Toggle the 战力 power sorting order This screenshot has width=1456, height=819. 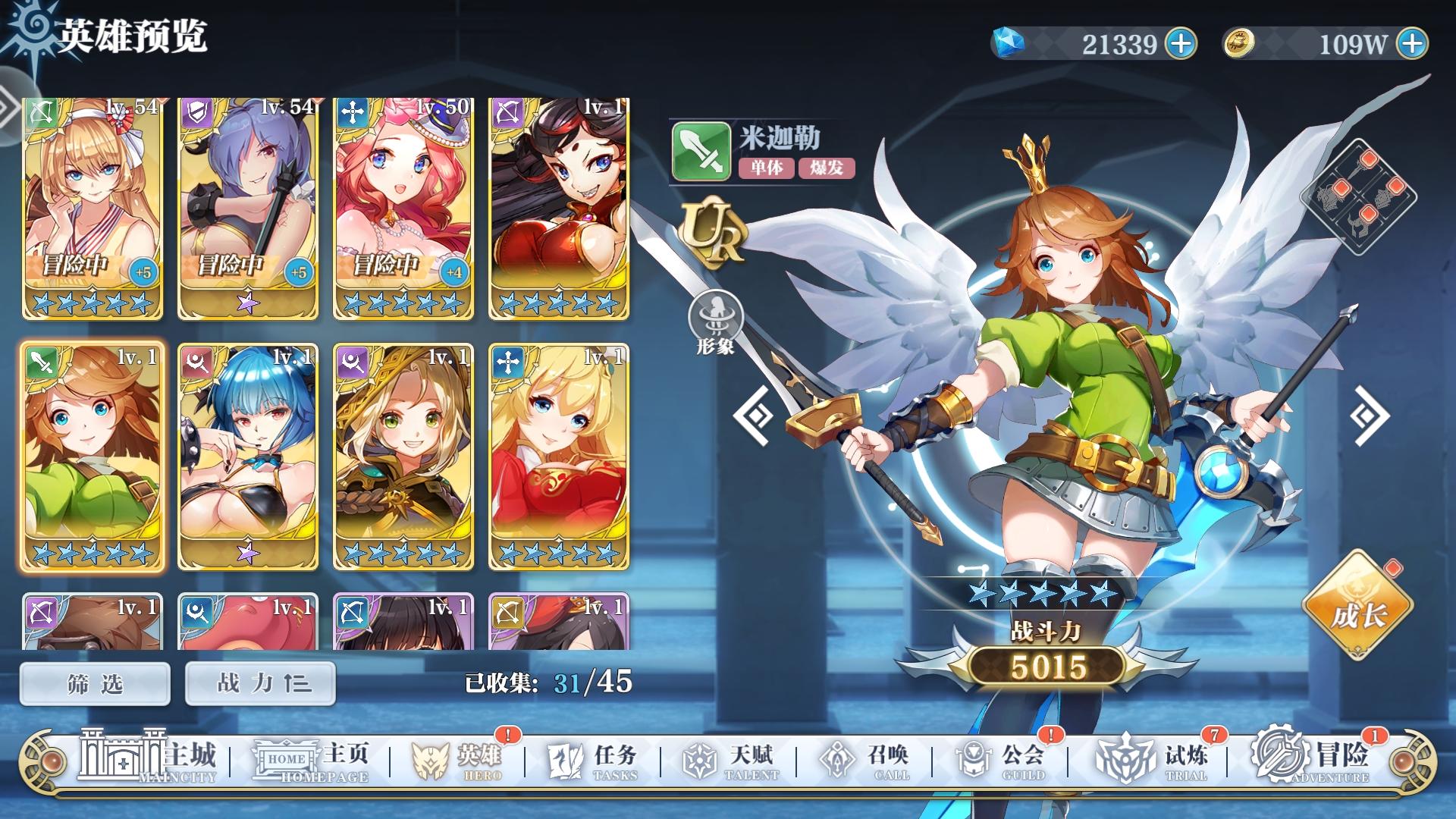(259, 682)
